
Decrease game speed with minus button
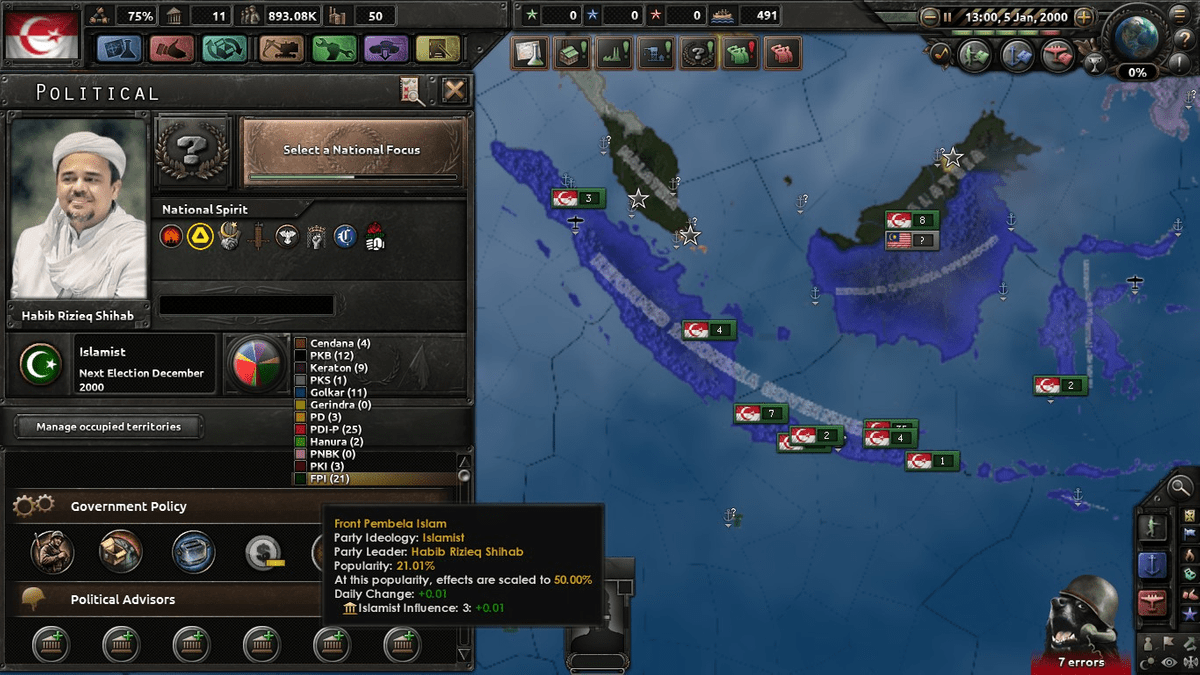(930, 17)
